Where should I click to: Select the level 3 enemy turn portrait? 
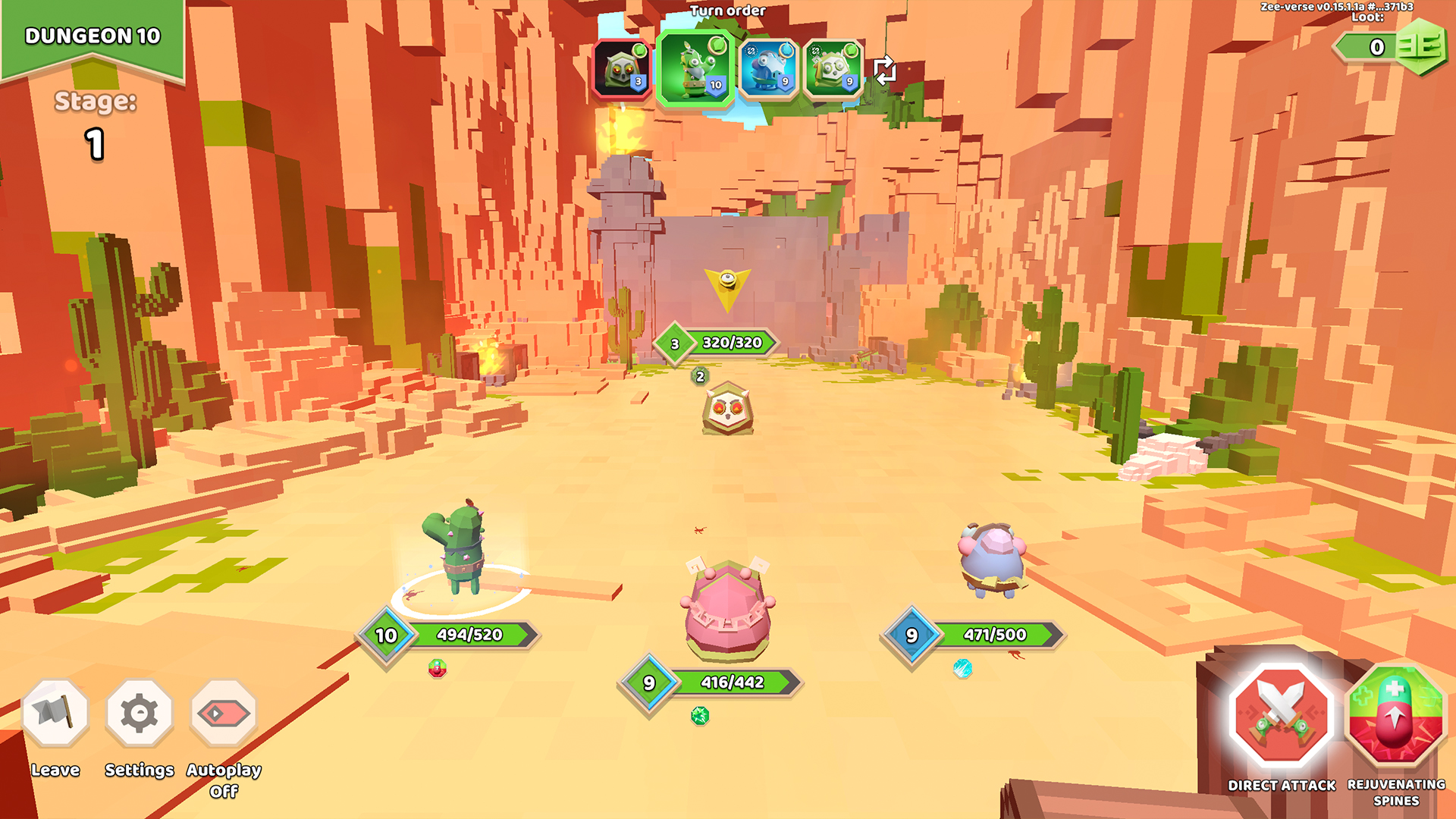tap(623, 70)
